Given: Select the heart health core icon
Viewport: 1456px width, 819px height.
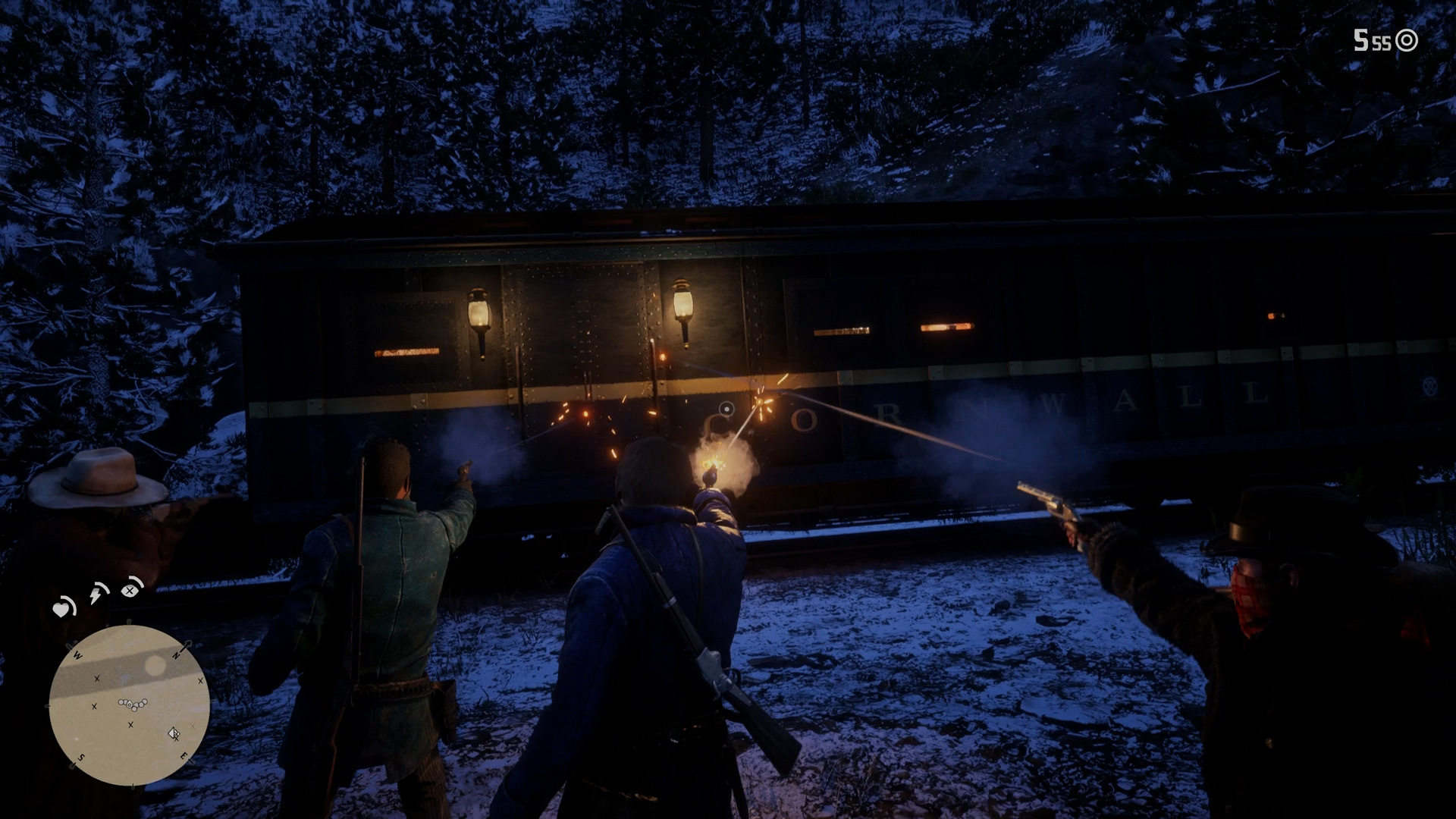Looking at the screenshot, I should (x=62, y=608).
